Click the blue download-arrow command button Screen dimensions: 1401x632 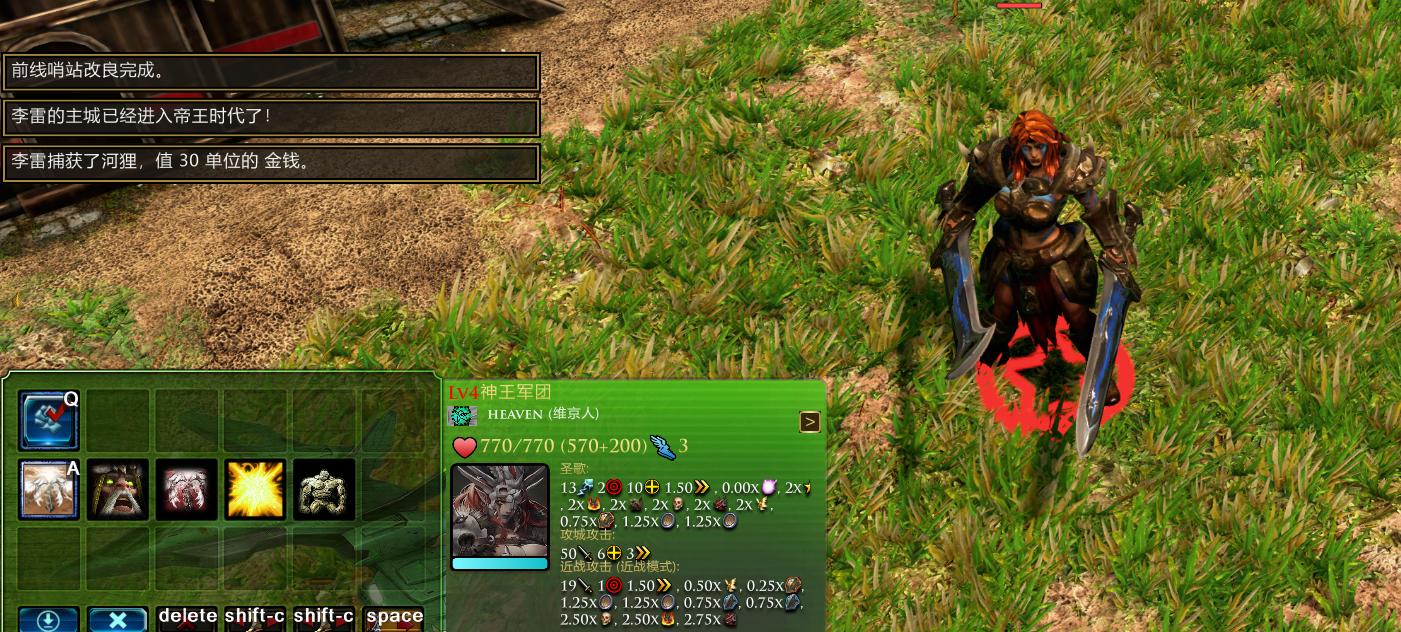coord(48,620)
